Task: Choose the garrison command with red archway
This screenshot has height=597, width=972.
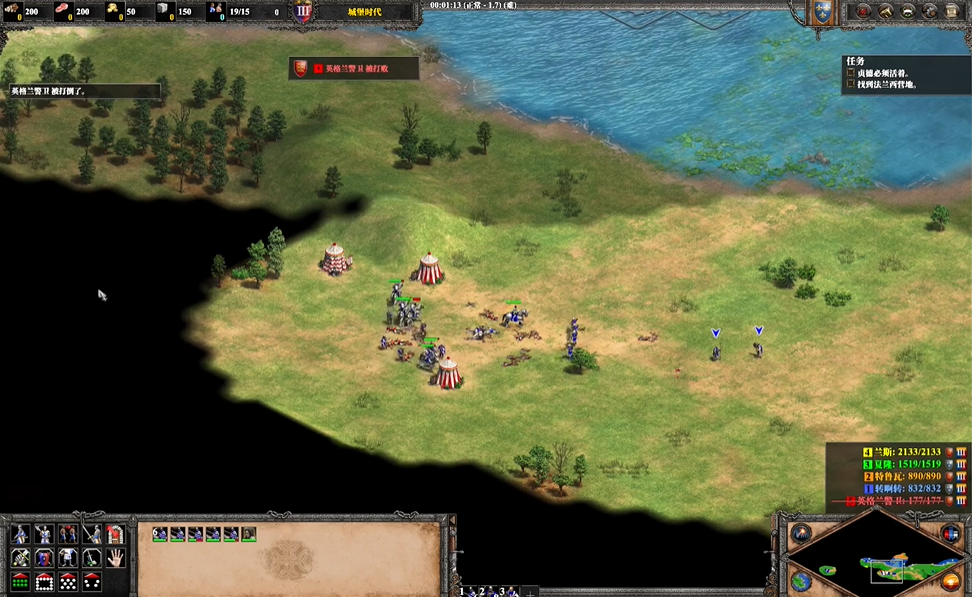Action: pos(115,533)
